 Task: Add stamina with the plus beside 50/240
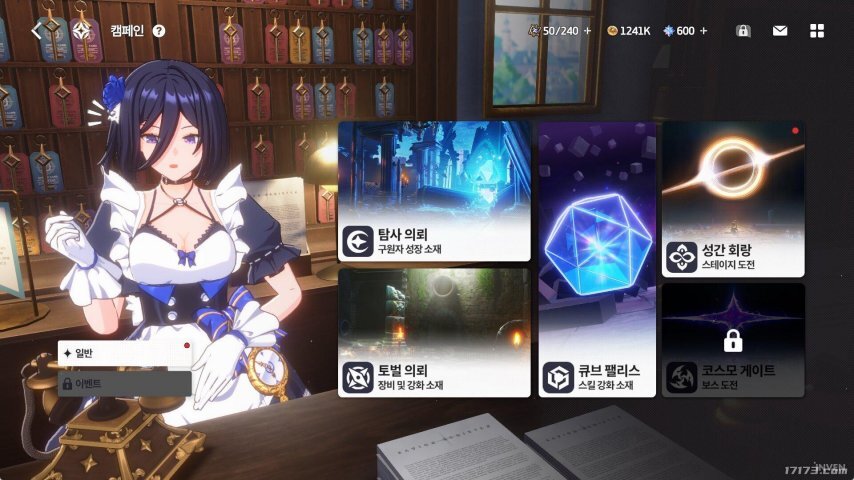click(x=588, y=31)
